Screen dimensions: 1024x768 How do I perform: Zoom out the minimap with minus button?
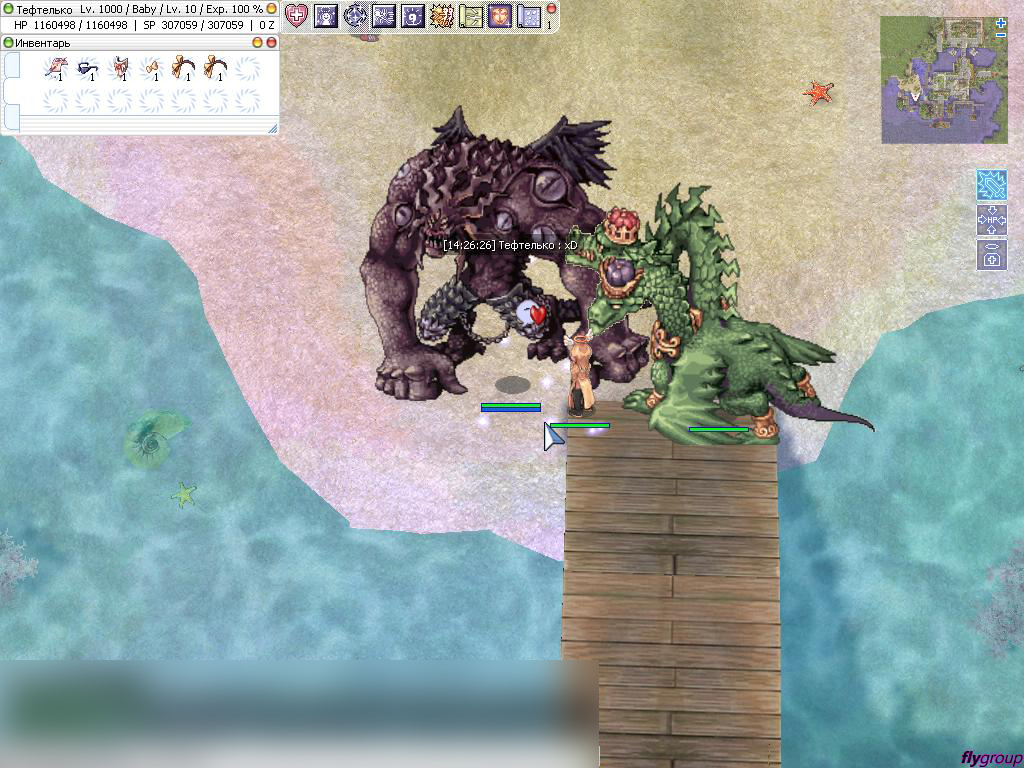coord(1001,35)
